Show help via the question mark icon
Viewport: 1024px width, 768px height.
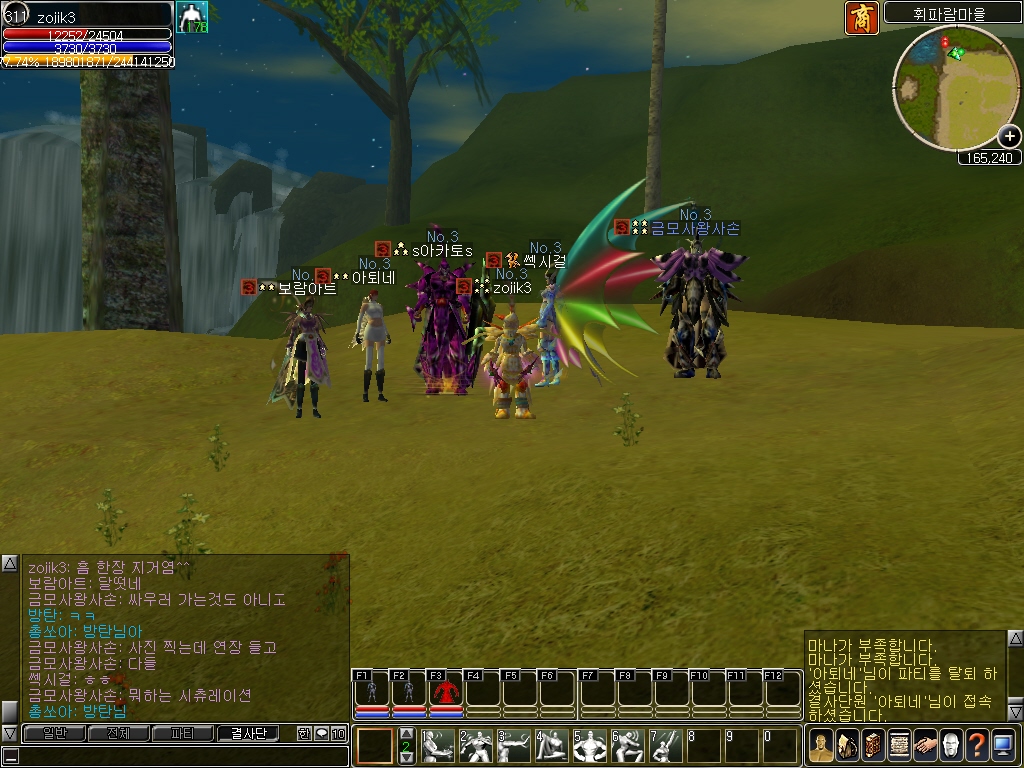pos(977,746)
